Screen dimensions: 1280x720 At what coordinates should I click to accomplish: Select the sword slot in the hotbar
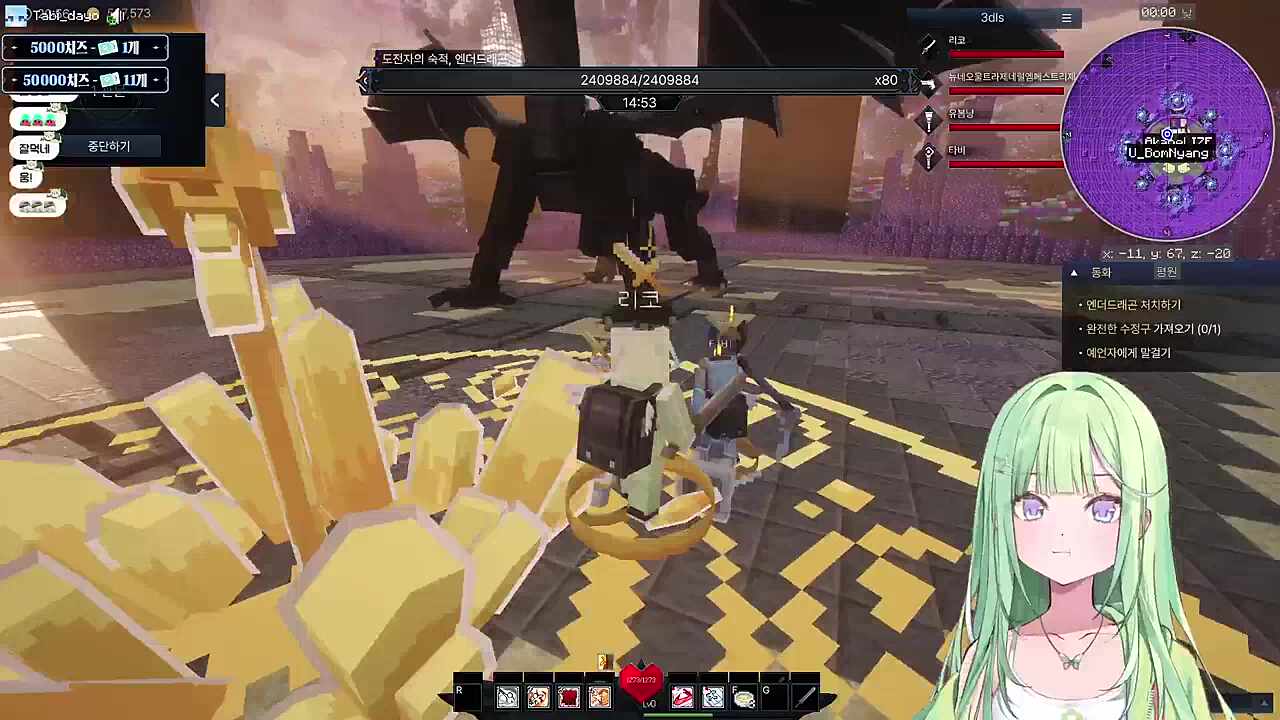point(805,696)
